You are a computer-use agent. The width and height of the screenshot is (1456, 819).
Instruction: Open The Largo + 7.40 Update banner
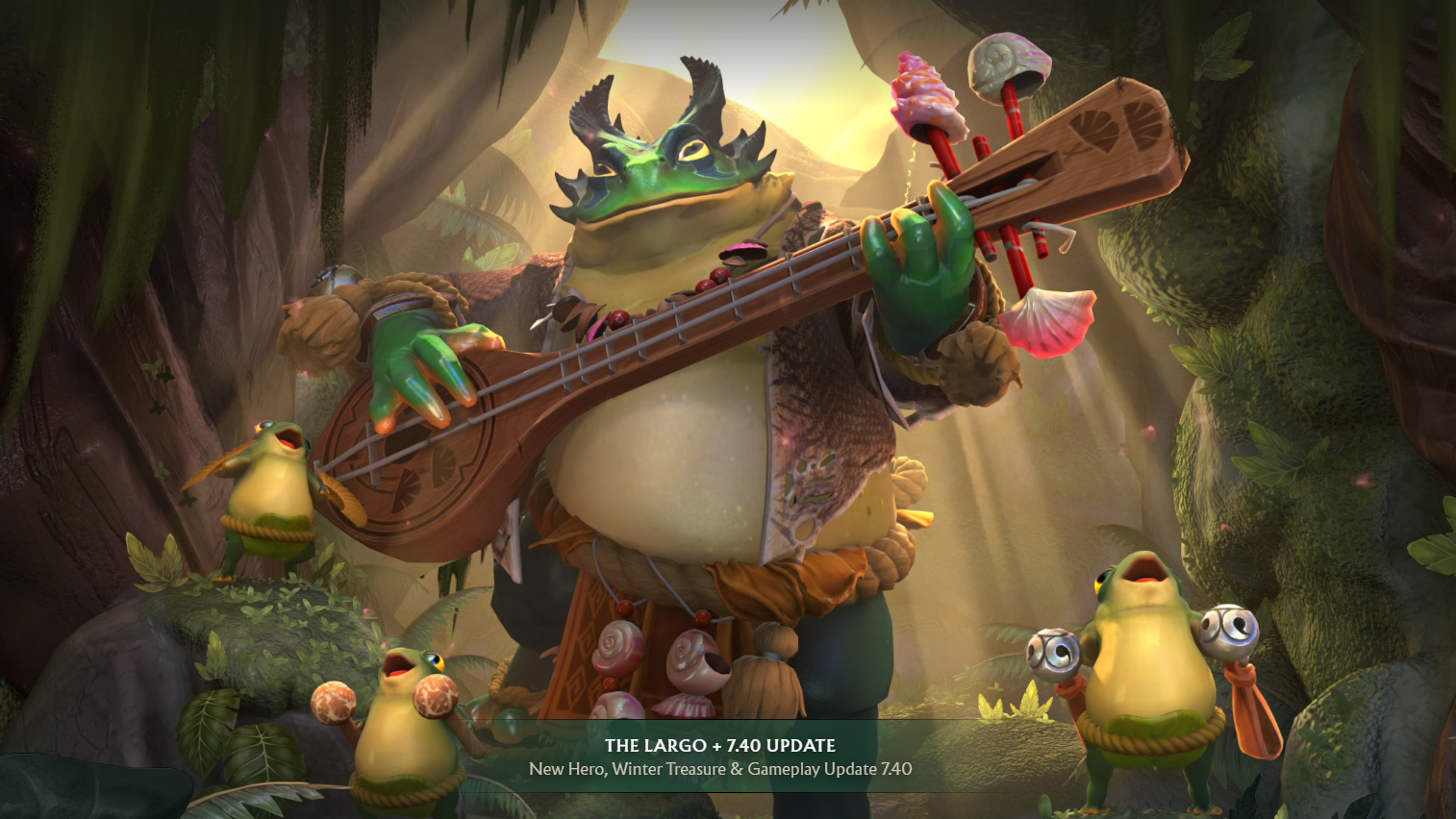coord(720,757)
